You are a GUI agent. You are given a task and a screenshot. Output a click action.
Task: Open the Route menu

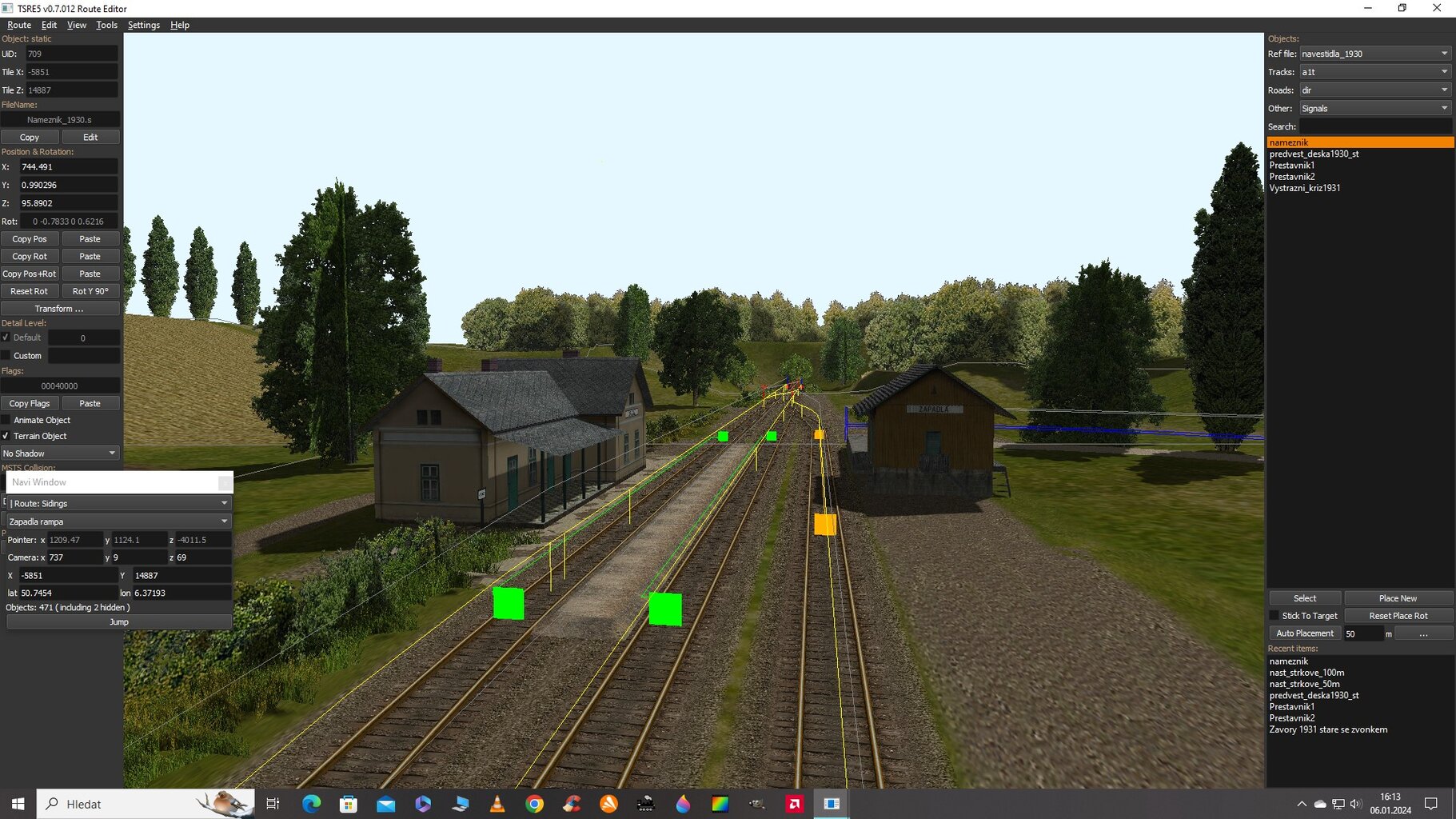click(x=19, y=25)
